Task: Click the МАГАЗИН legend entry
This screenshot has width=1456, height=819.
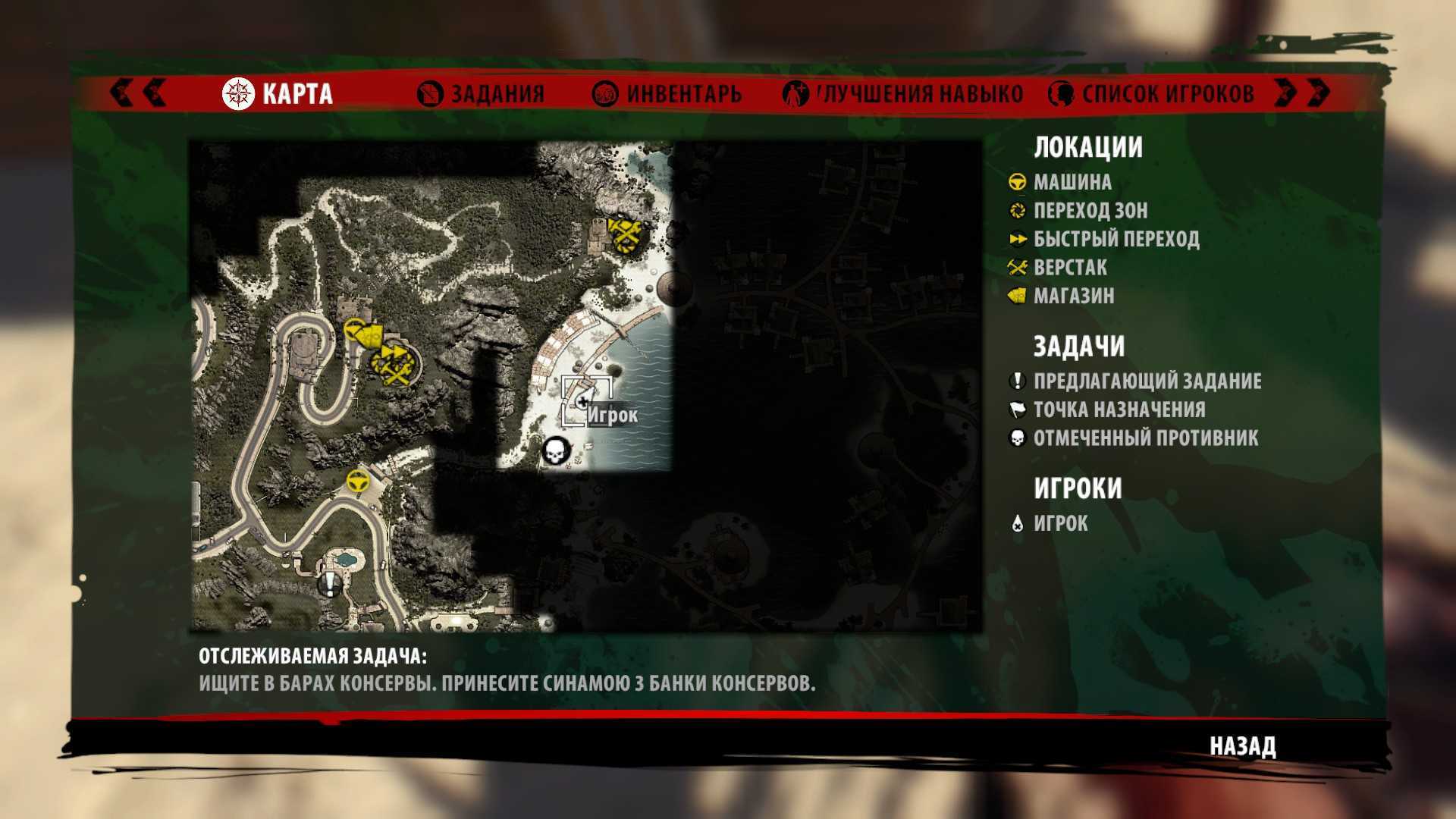Action: point(1073,296)
